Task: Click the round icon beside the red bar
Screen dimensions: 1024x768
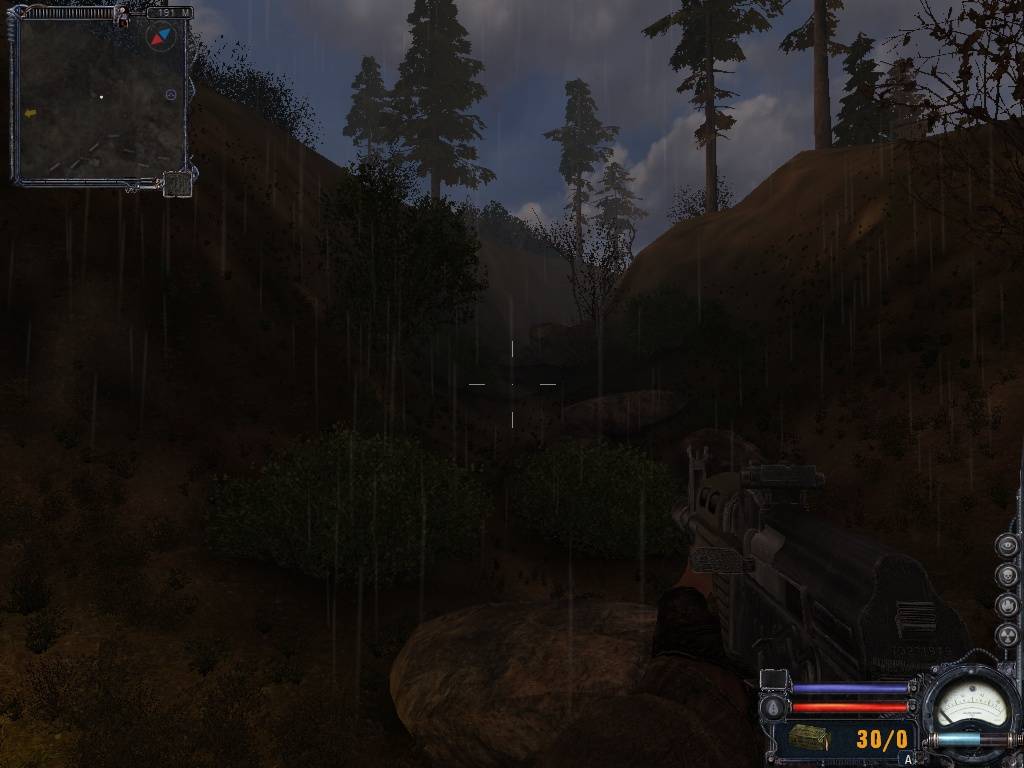Action: point(771,706)
